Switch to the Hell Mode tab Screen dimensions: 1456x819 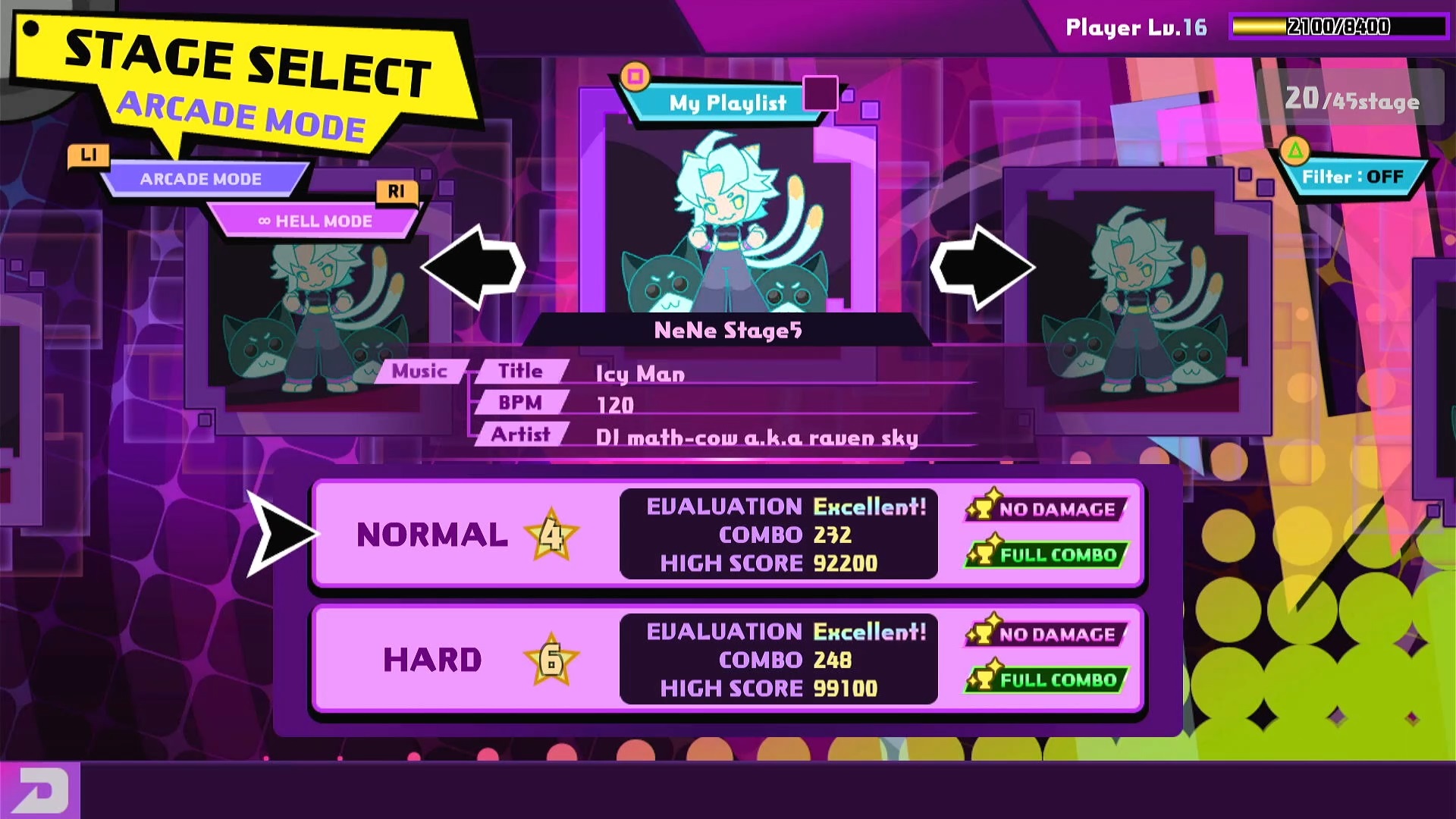click(315, 221)
